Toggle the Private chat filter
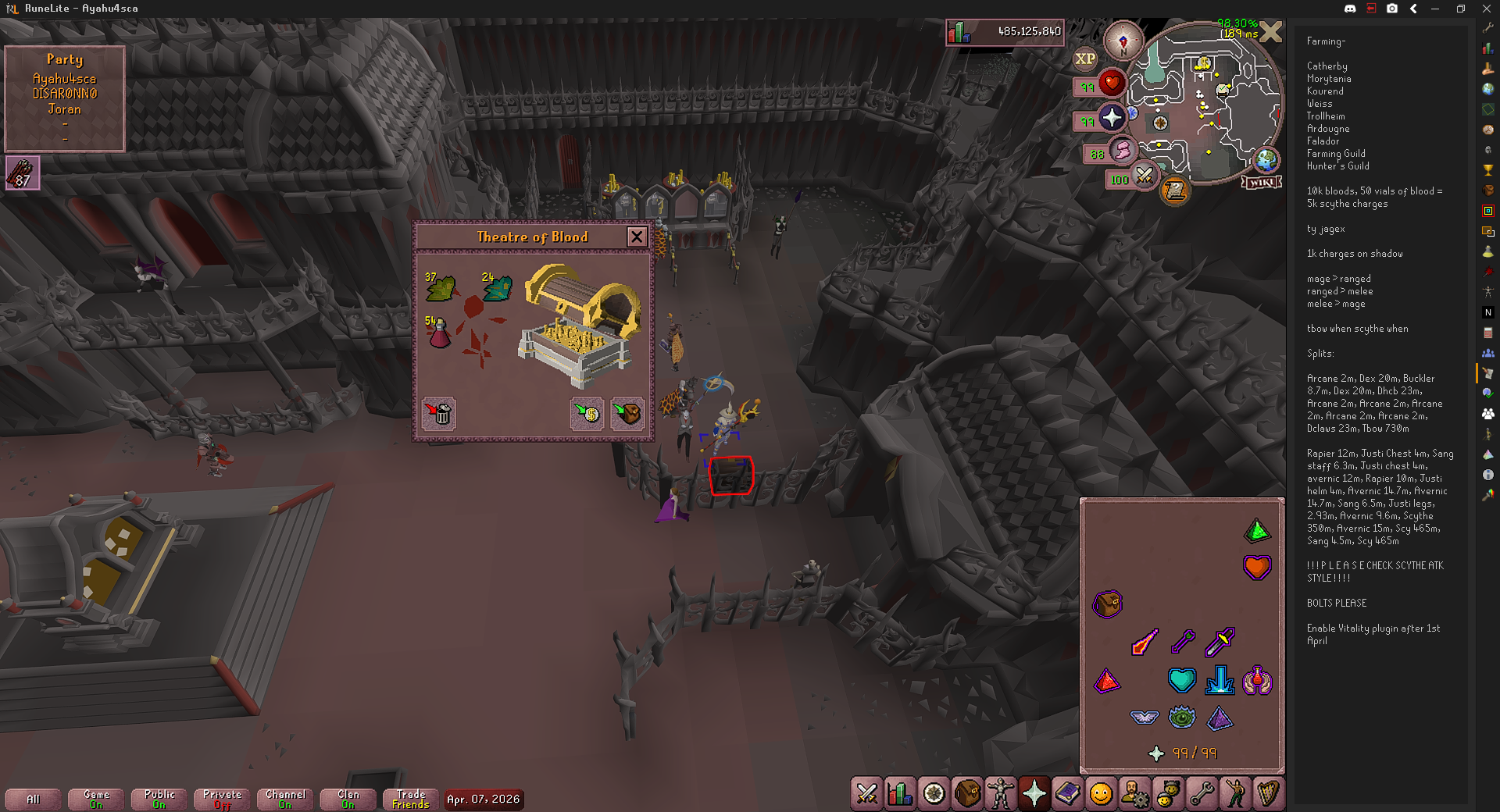This screenshot has height=812, width=1500. (x=222, y=799)
